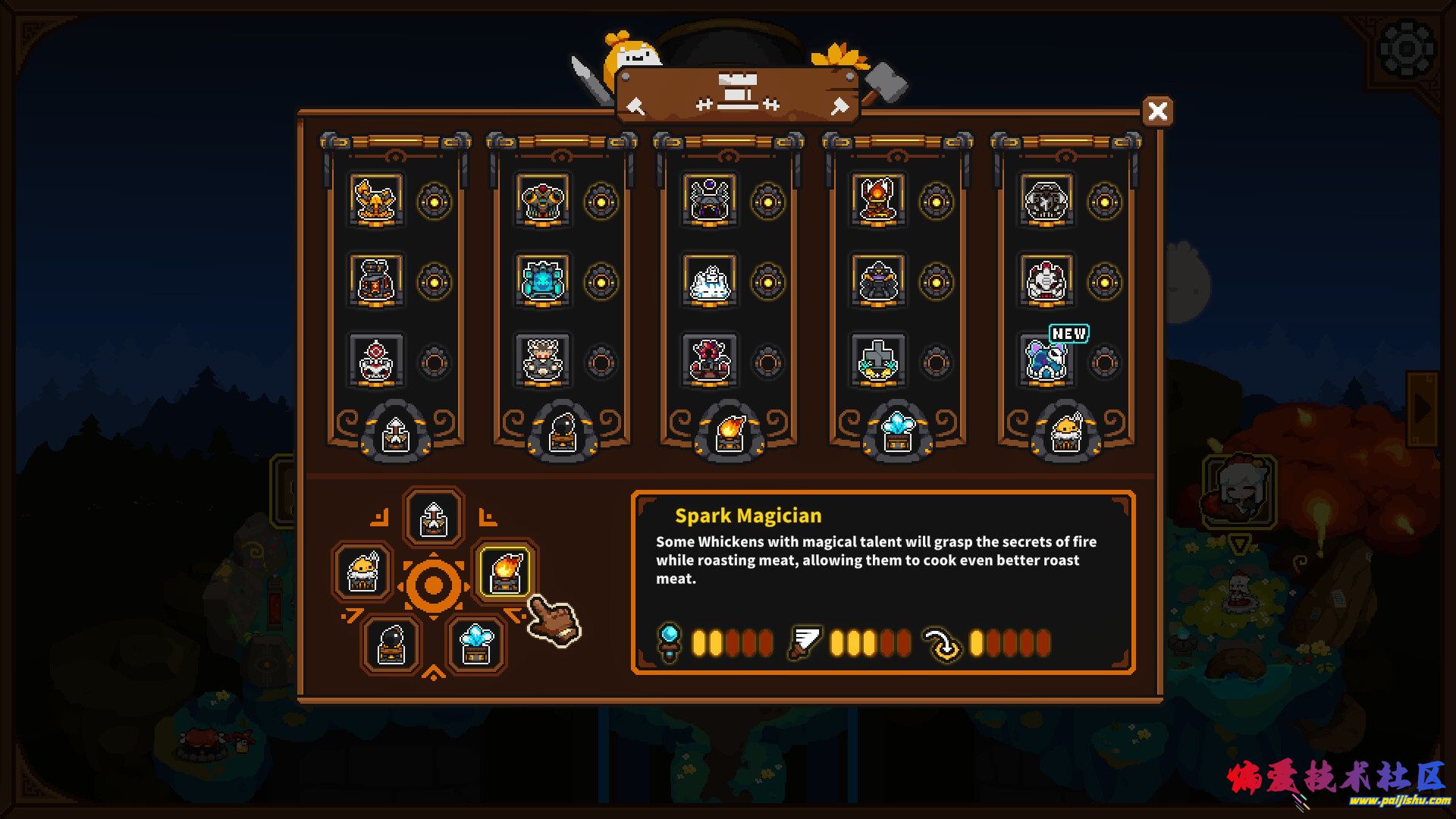Select the golden winged tower skin
Screen dimensions: 1456x819
(x=376, y=200)
